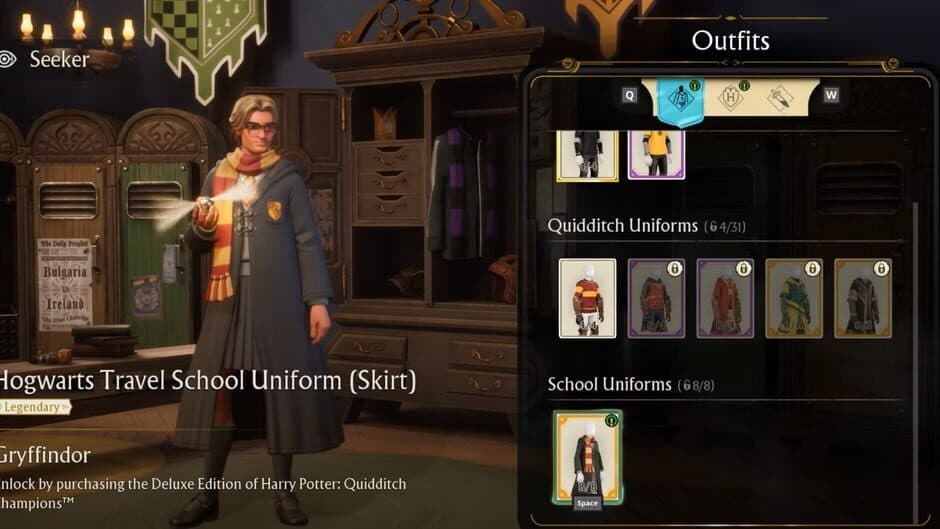The image size is (940, 529).
Task: Equip the school uniform with scarf card
Action: pos(587,456)
